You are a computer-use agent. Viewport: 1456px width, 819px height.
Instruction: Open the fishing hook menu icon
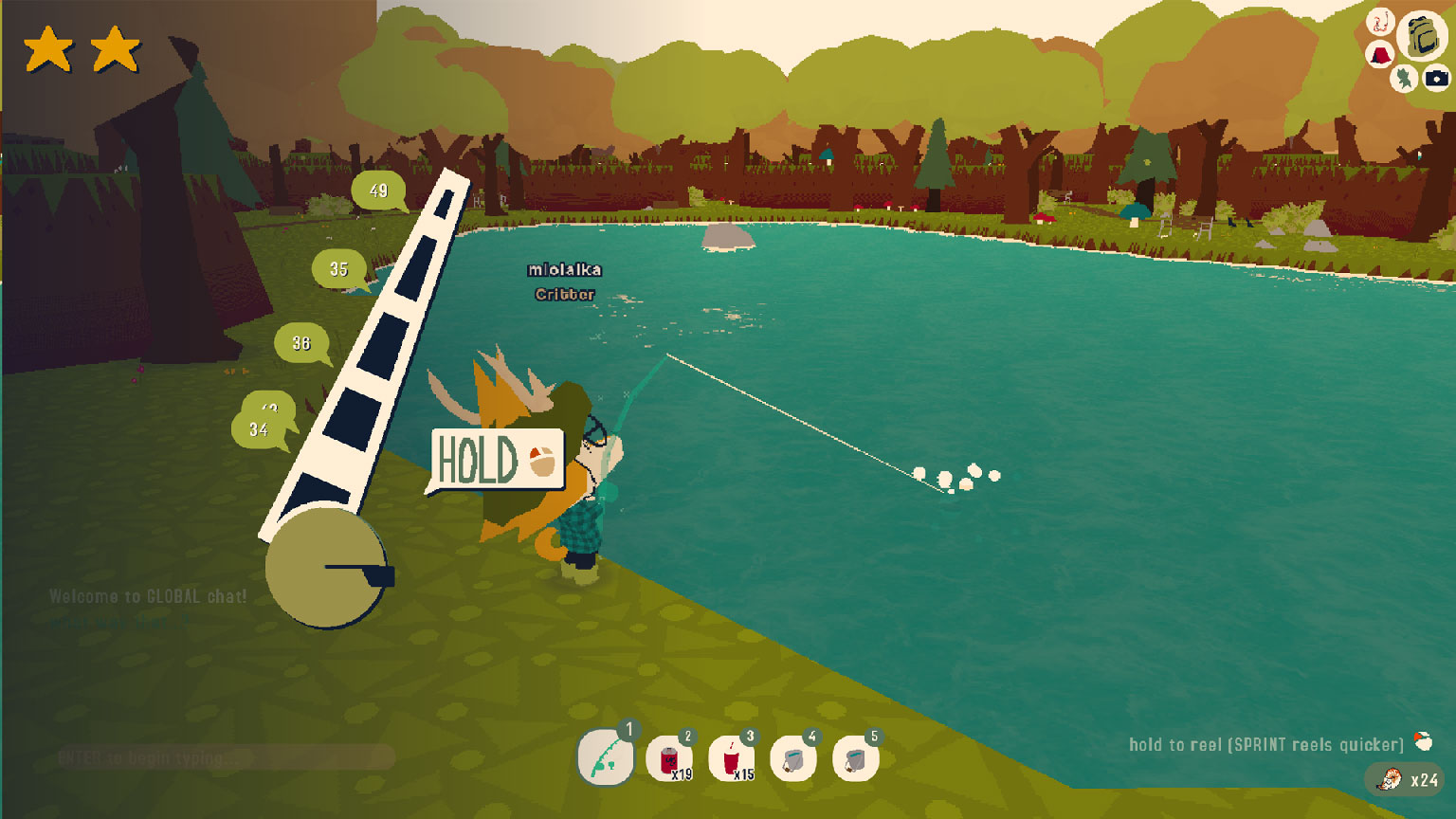pyautogui.click(x=1380, y=21)
